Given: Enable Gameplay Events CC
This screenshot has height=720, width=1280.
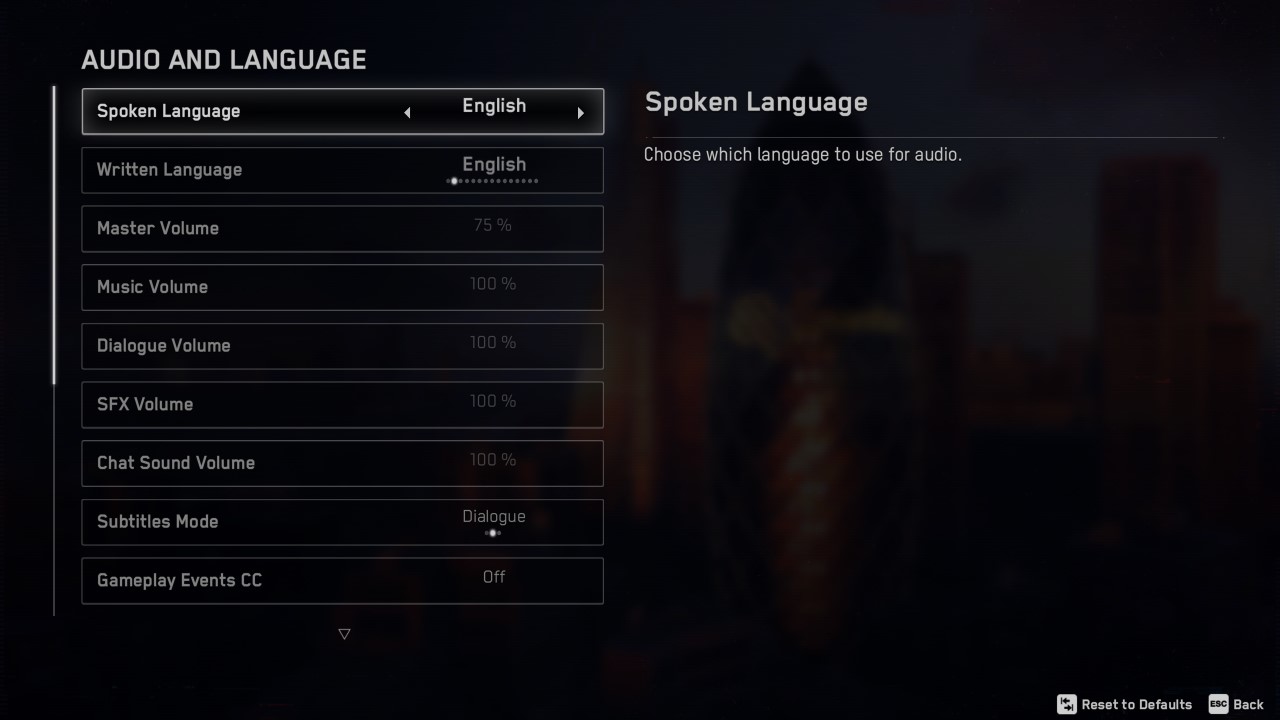Looking at the screenshot, I should tap(343, 580).
